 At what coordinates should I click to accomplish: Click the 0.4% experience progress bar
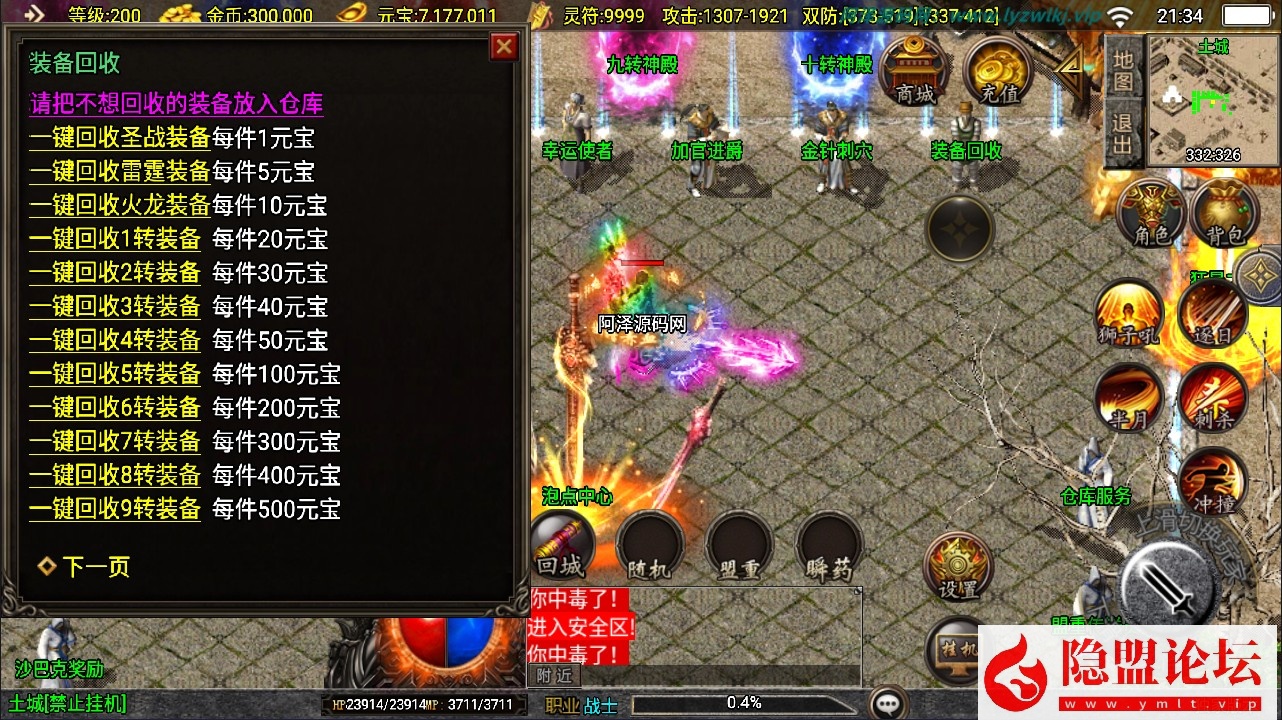742,703
